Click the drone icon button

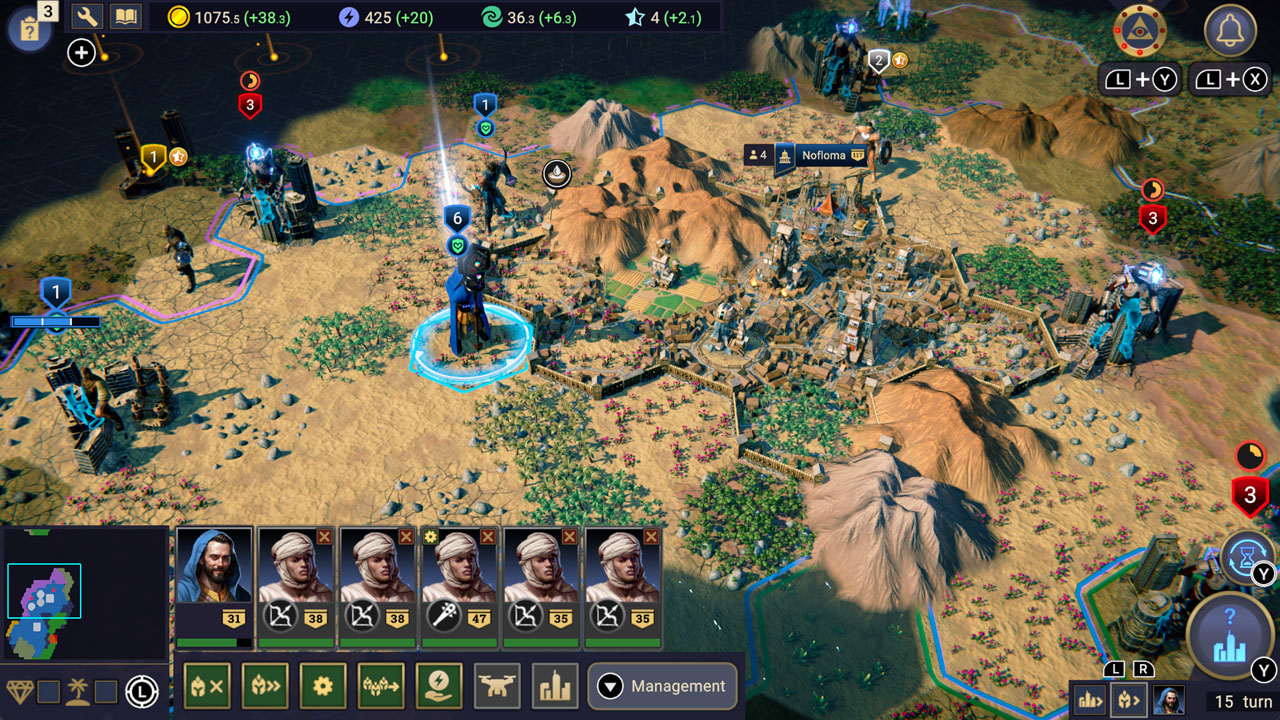497,686
